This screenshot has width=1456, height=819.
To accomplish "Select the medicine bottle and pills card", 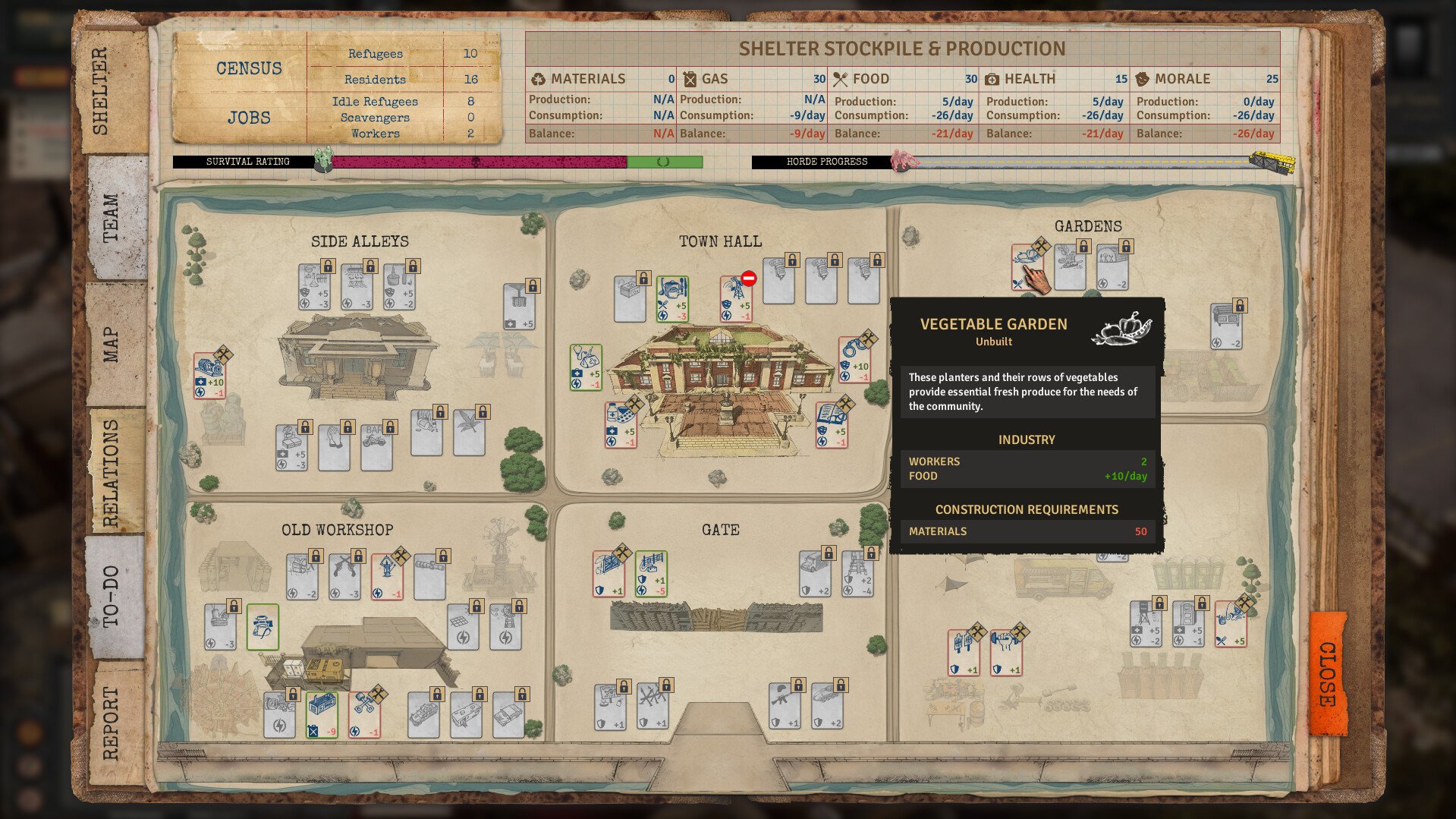I will point(621,424).
